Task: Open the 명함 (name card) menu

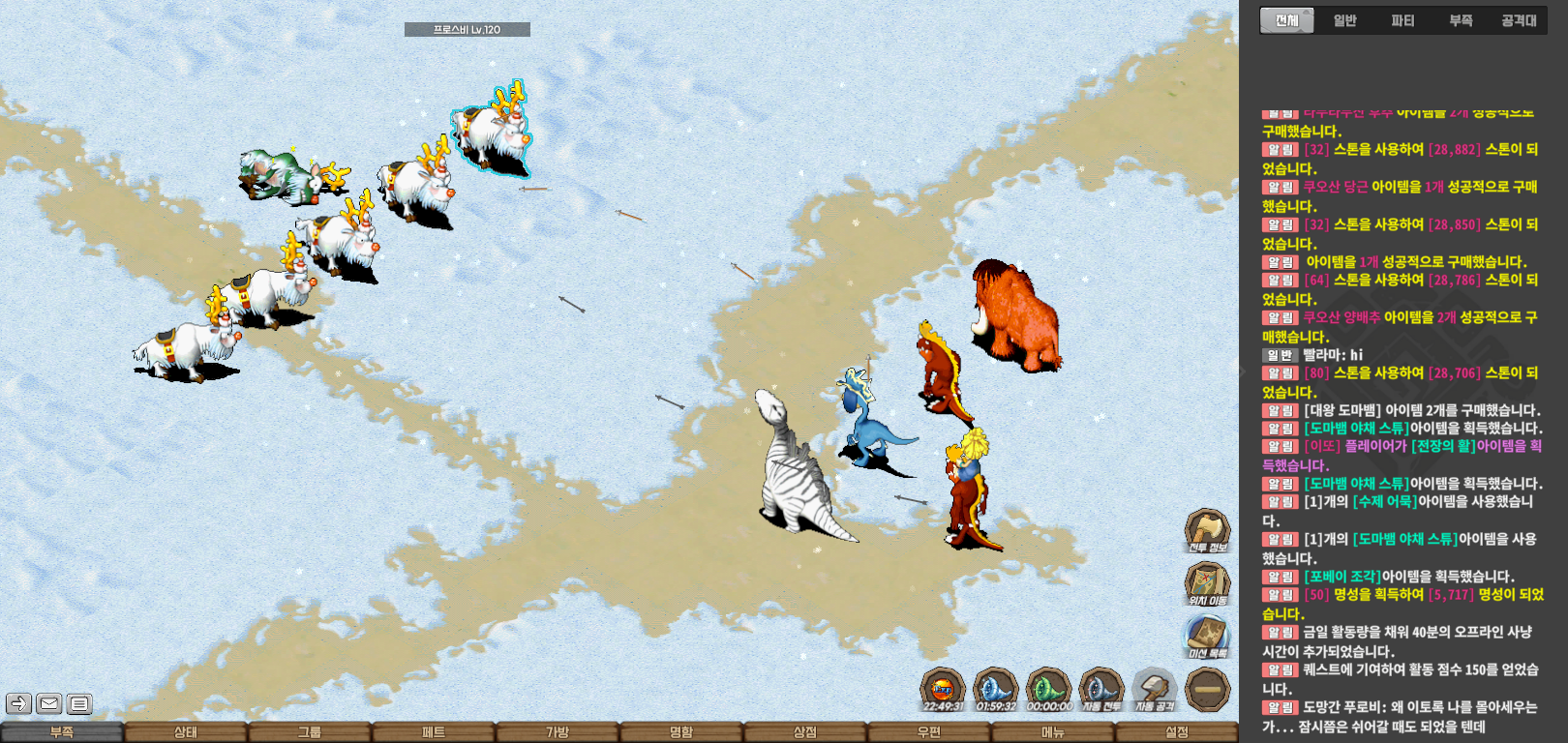Action: 681,732
